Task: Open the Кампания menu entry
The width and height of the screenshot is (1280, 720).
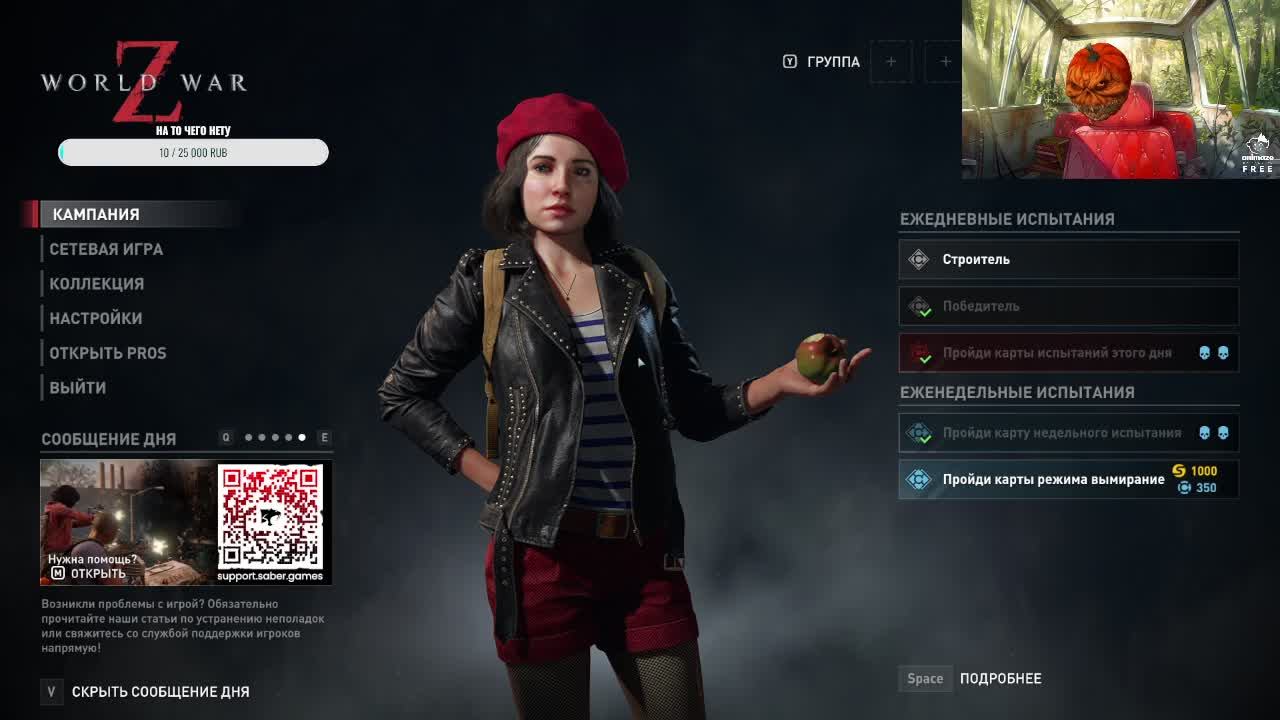Action: [96, 214]
